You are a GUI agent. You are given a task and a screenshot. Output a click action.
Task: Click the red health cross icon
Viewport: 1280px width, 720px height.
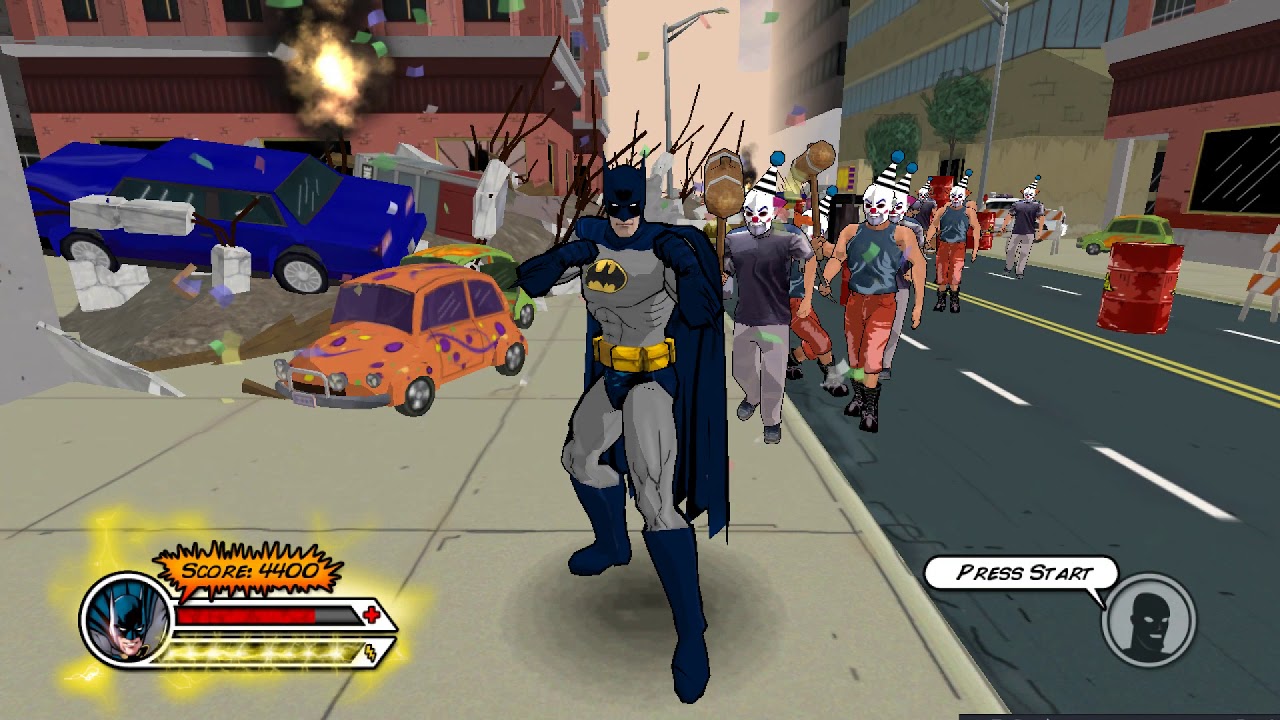371,615
